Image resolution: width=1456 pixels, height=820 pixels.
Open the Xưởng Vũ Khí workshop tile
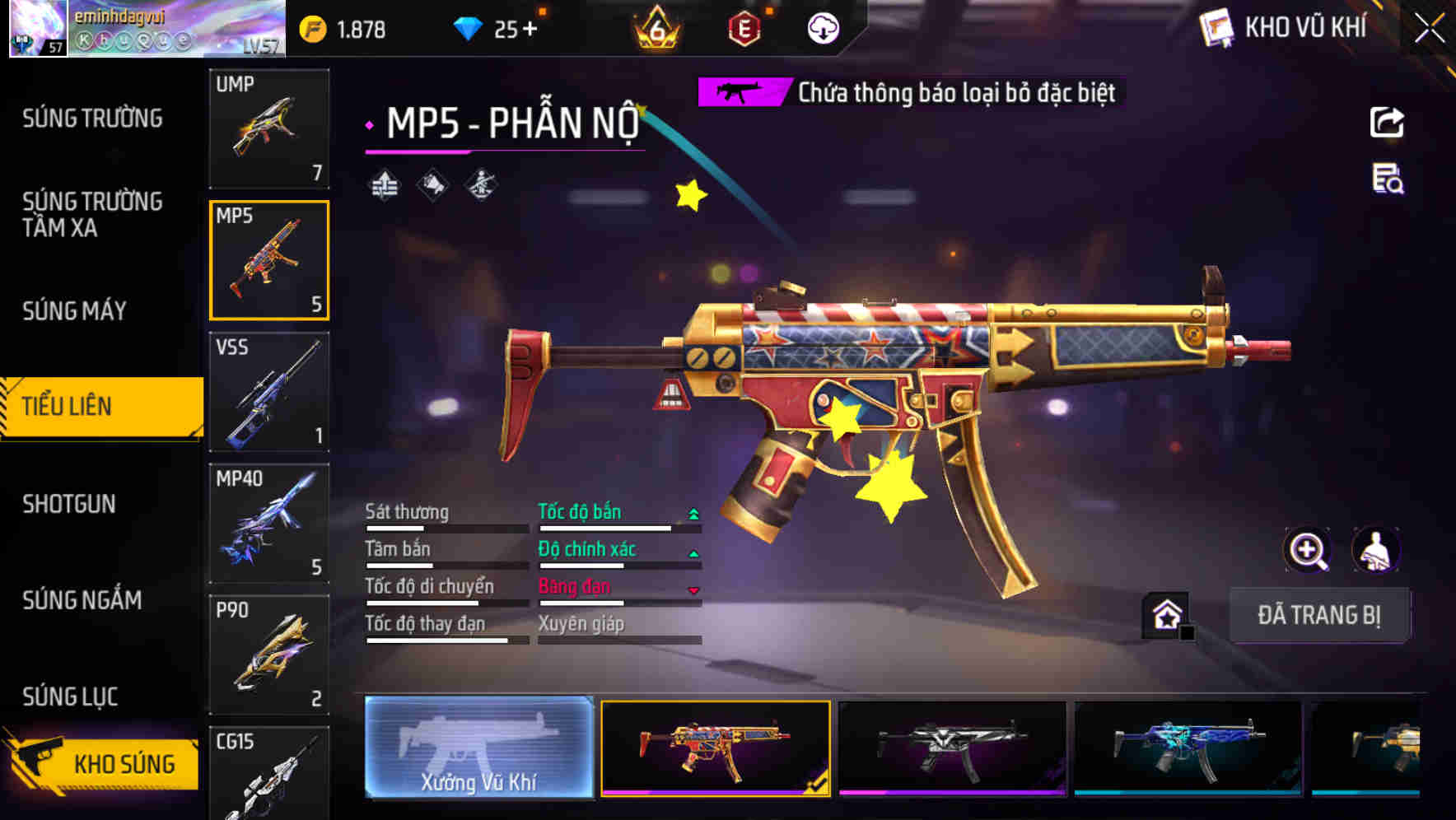click(x=478, y=748)
